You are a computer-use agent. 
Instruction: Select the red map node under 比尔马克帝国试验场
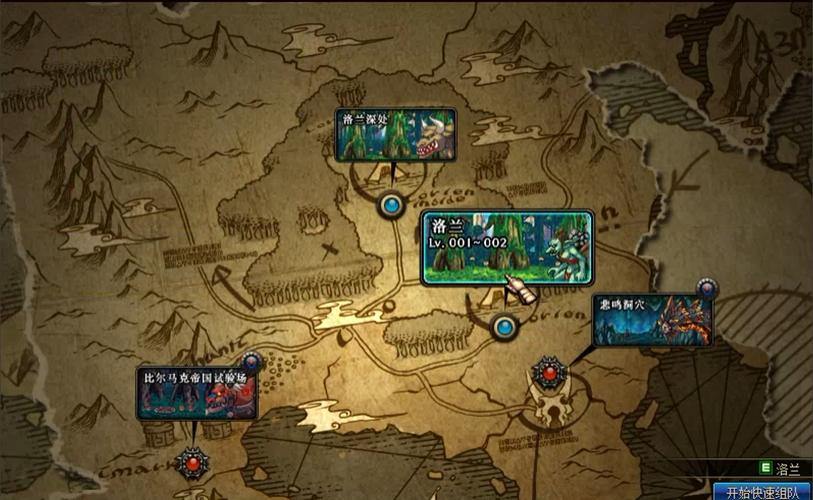point(191,463)
